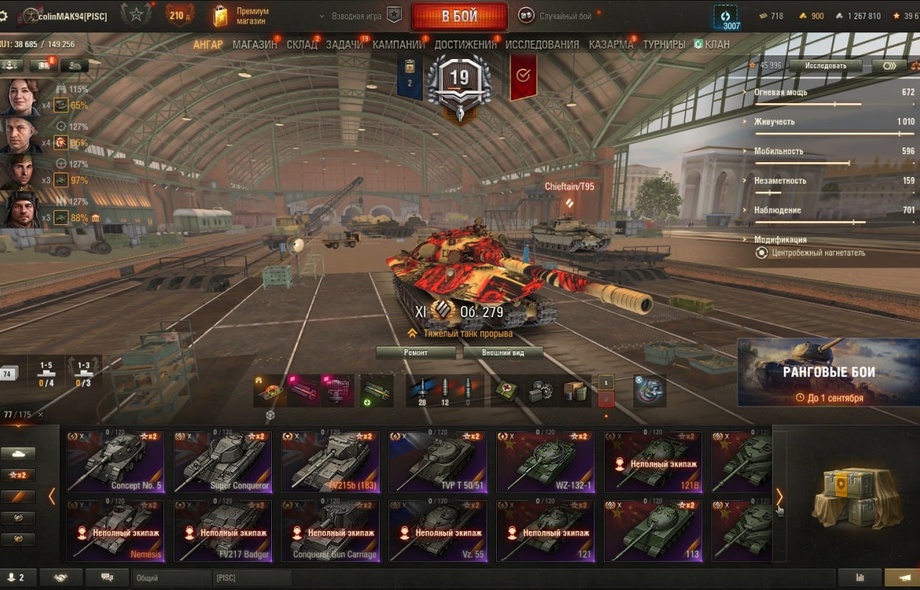Open the Казарма (Barracks) tab
The width and height of the screenshot is (920, 590).
click(610, 45)
